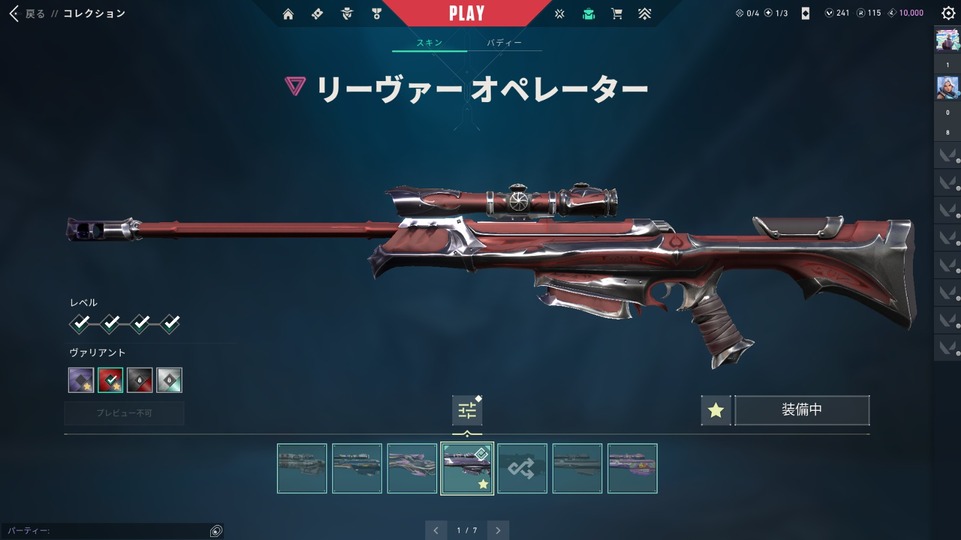Go back with the 戻る button
Viewport: 961px width, 540px height.
pos(27,14)
